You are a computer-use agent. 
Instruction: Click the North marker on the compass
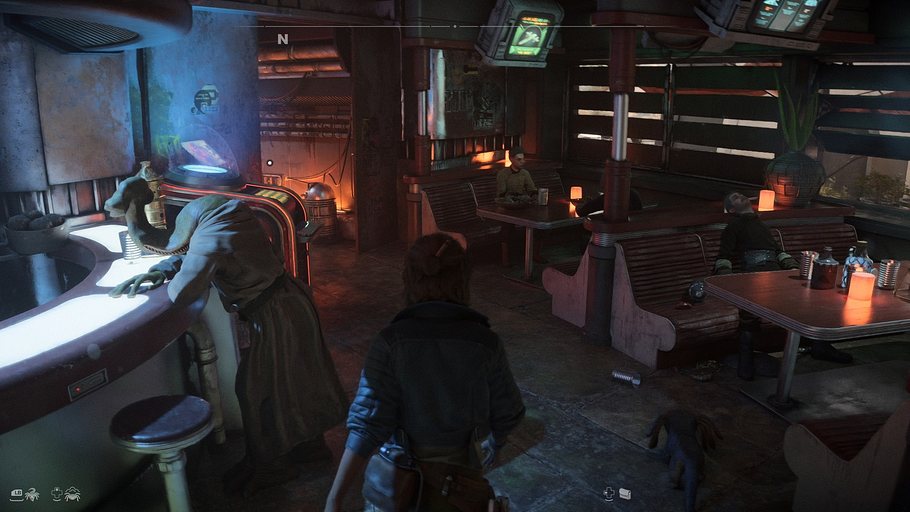click(x=283, y=39)
